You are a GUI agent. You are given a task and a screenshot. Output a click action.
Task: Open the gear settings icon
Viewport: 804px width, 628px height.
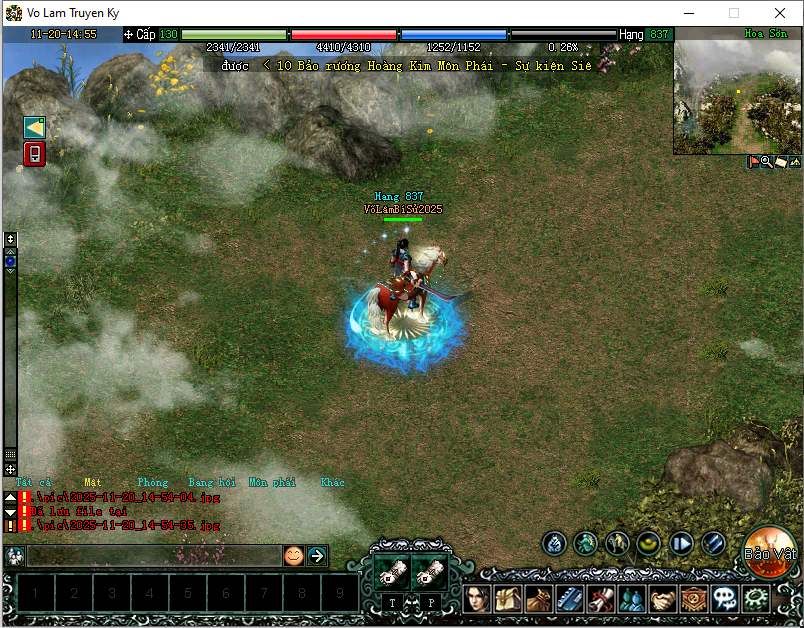[x=757, y=599]
